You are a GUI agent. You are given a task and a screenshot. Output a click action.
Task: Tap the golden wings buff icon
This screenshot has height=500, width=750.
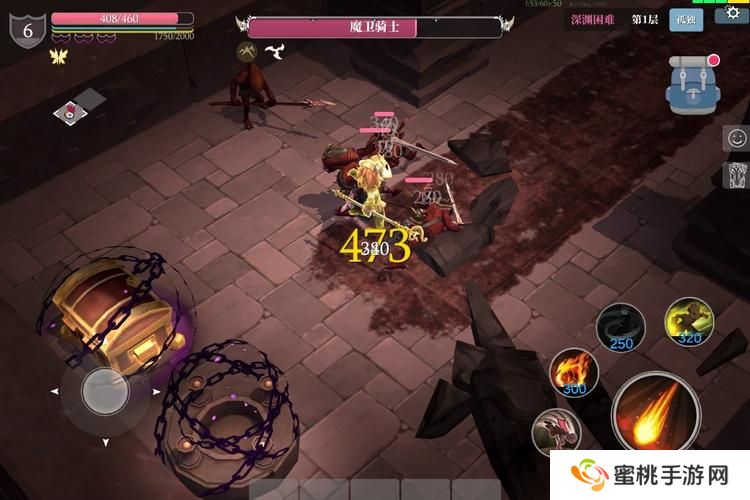(58, 57)
